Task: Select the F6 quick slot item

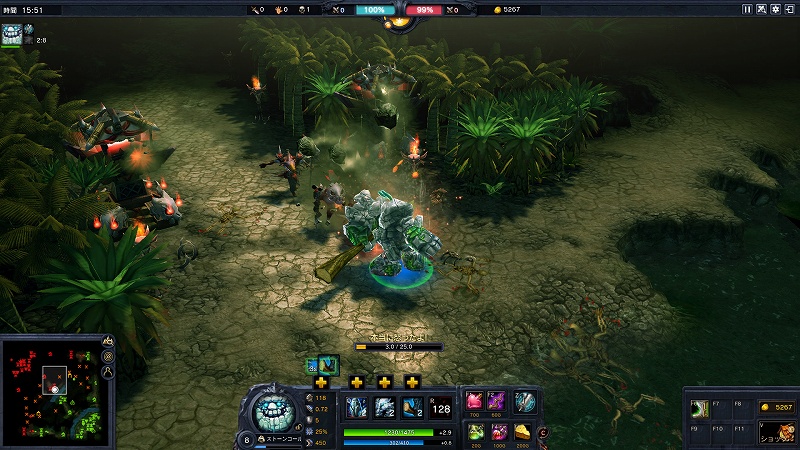Action: click(701, 408)
